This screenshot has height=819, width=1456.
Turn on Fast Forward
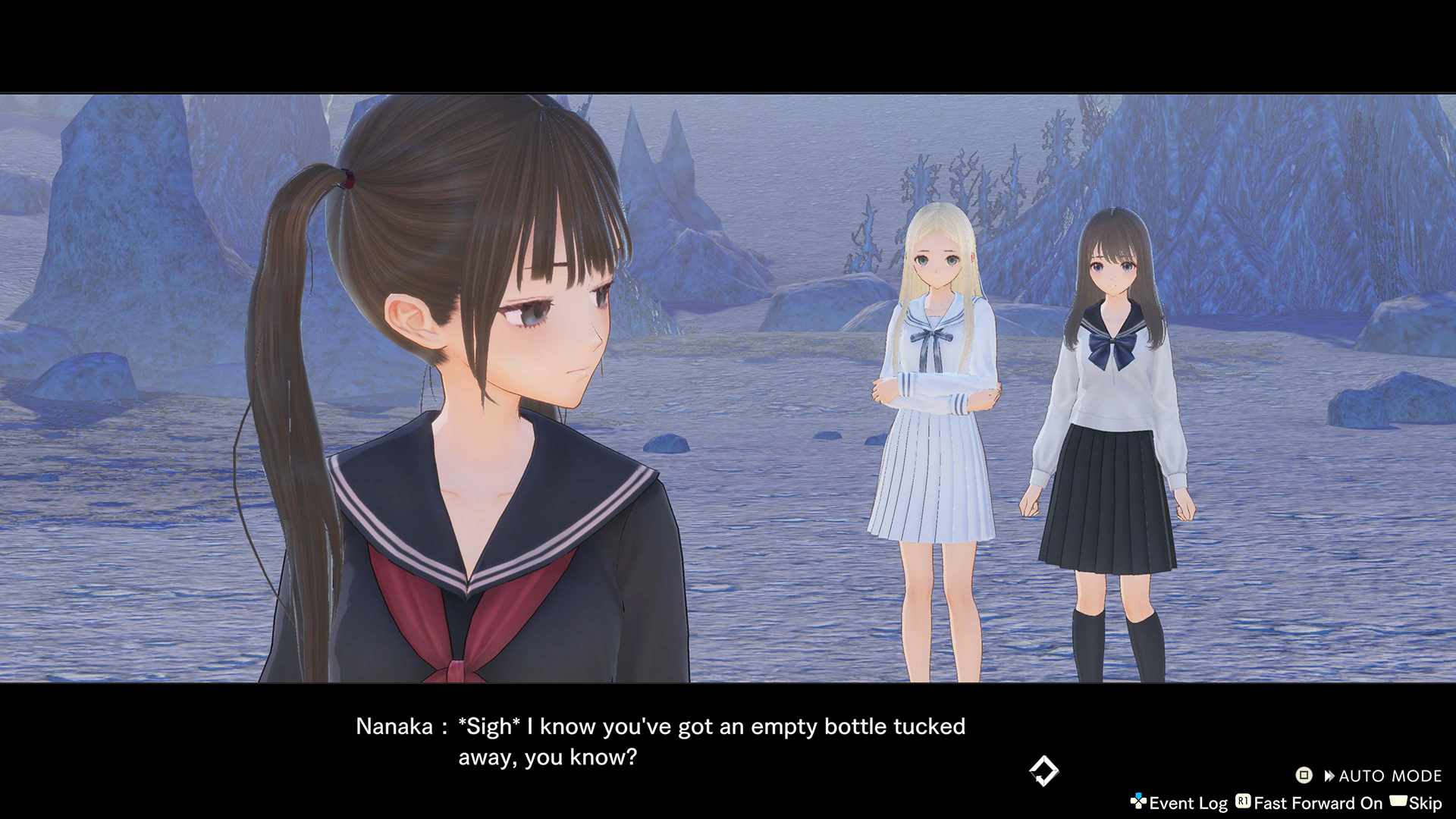(1310, 803)
